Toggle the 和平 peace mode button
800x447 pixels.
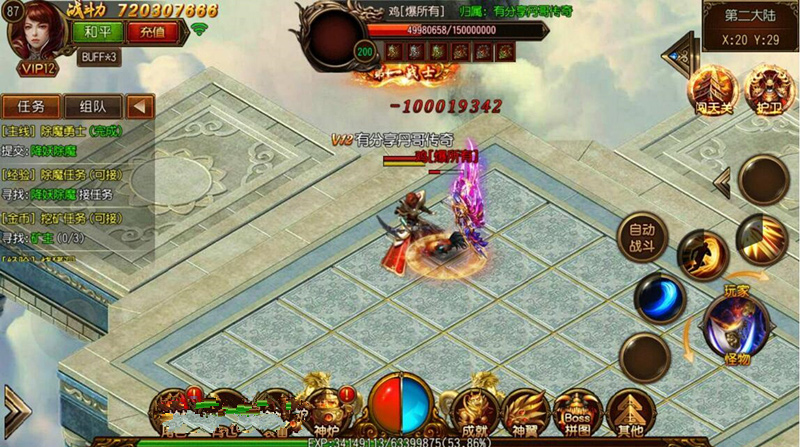91,31
